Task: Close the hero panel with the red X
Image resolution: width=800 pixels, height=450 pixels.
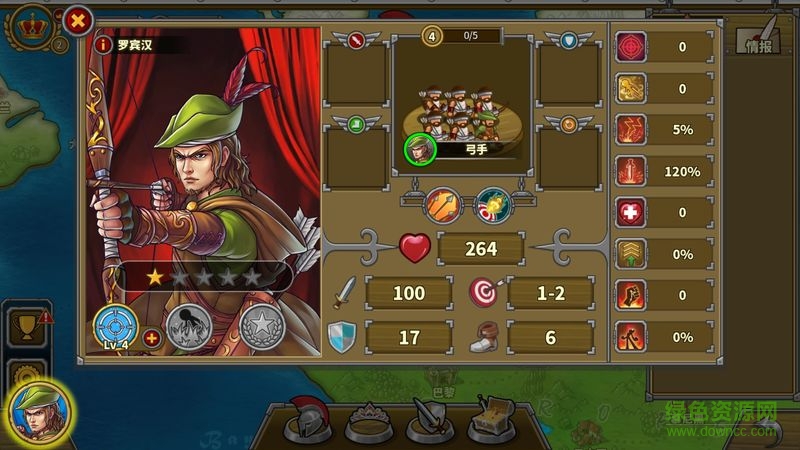Action: 77,20
